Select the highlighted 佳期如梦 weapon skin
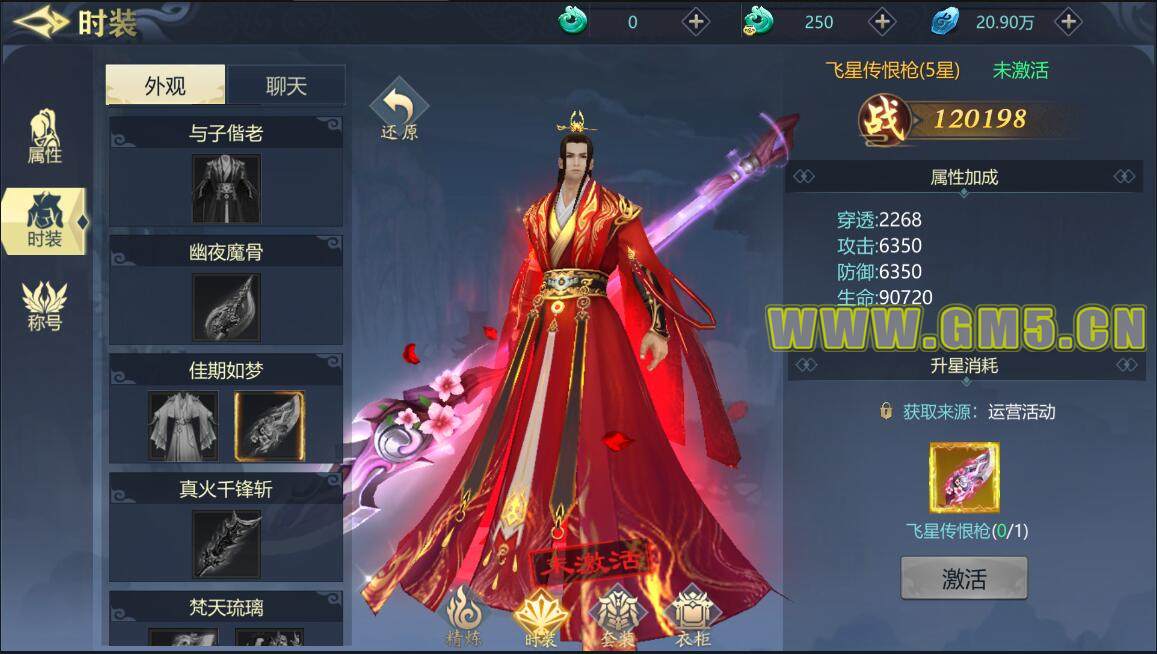 [269, 425]
